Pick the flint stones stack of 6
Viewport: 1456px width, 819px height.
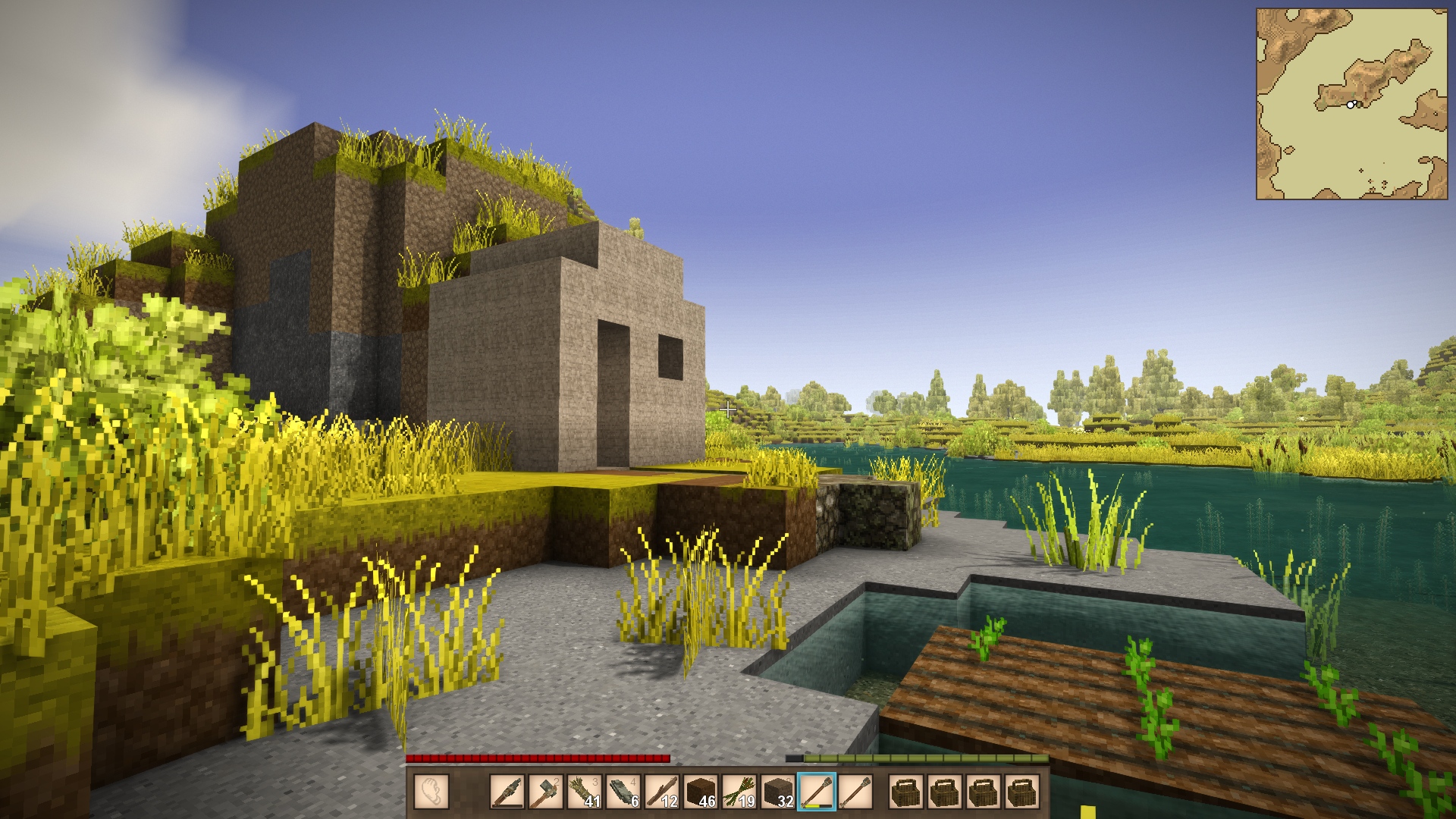pos(623,792)
